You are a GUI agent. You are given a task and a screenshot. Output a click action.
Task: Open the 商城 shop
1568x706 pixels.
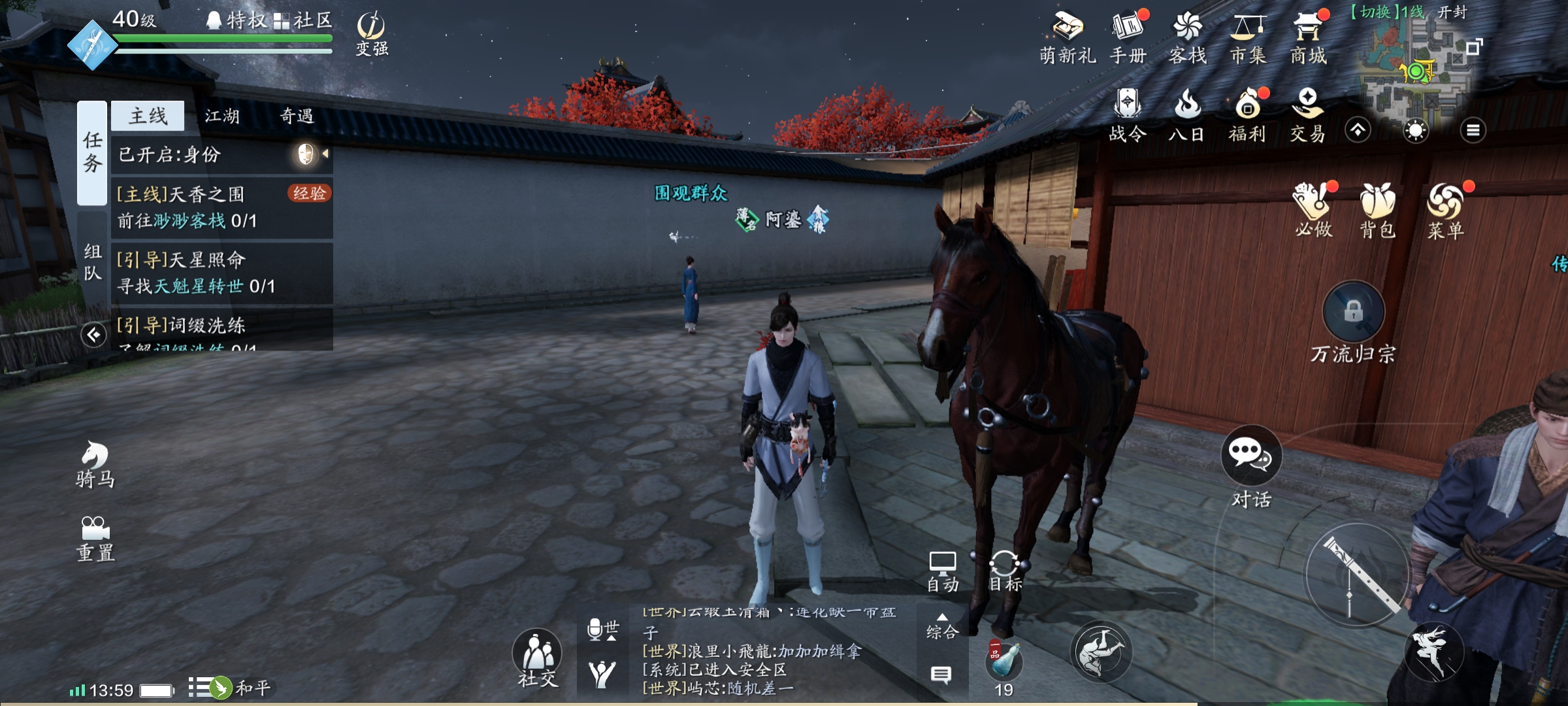(1308, 38)
